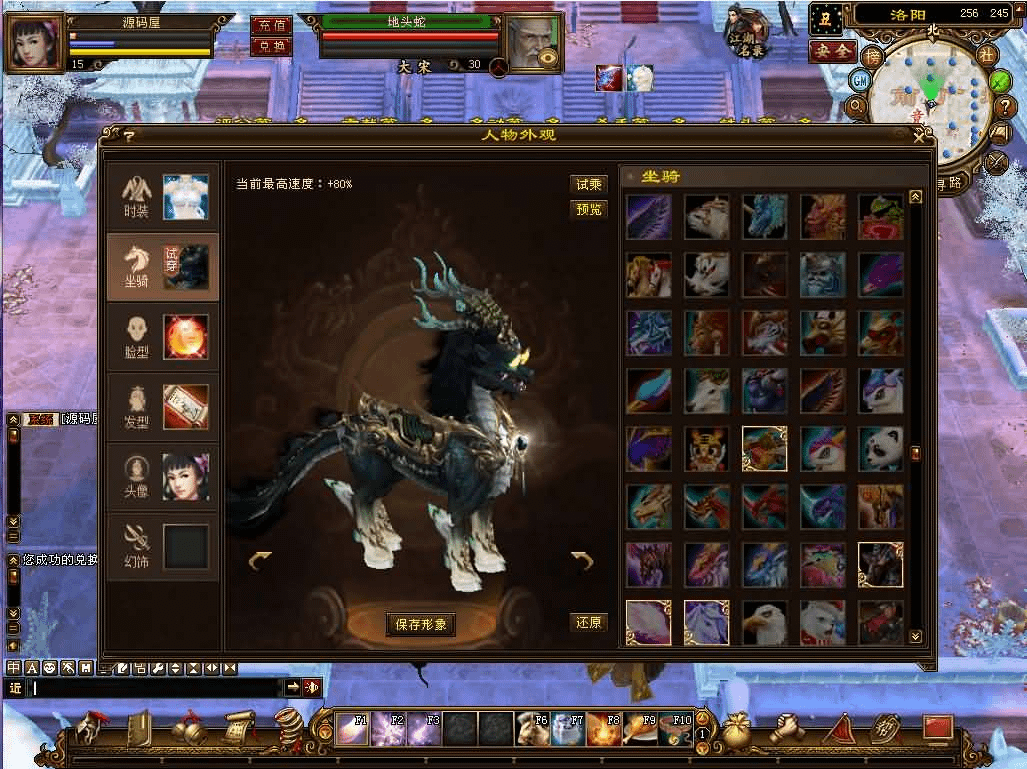Click the 充值 recharge button
Screen dimensions: 1027x769
pos(271,26)
